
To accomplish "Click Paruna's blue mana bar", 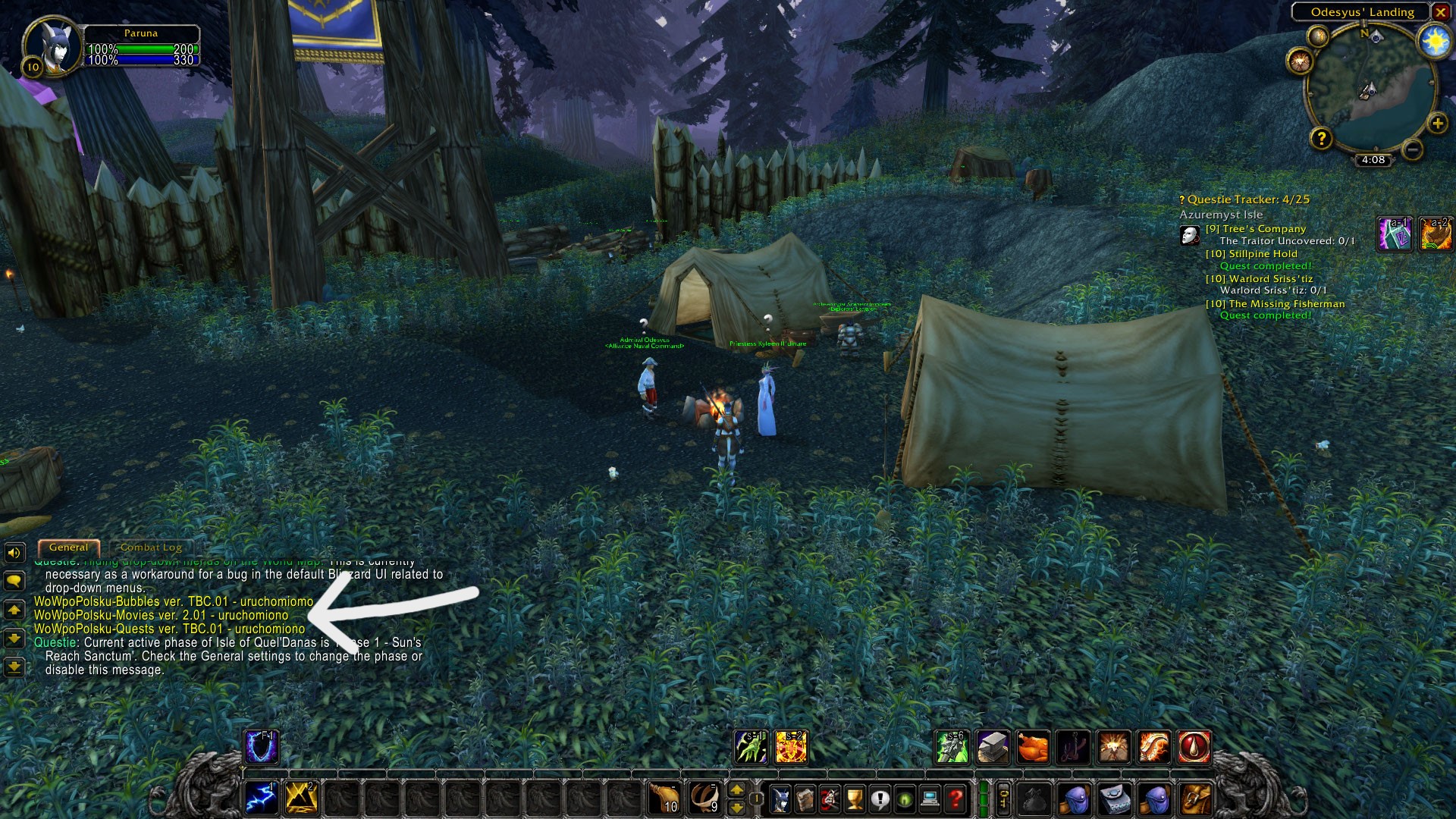I will point(142,58).
